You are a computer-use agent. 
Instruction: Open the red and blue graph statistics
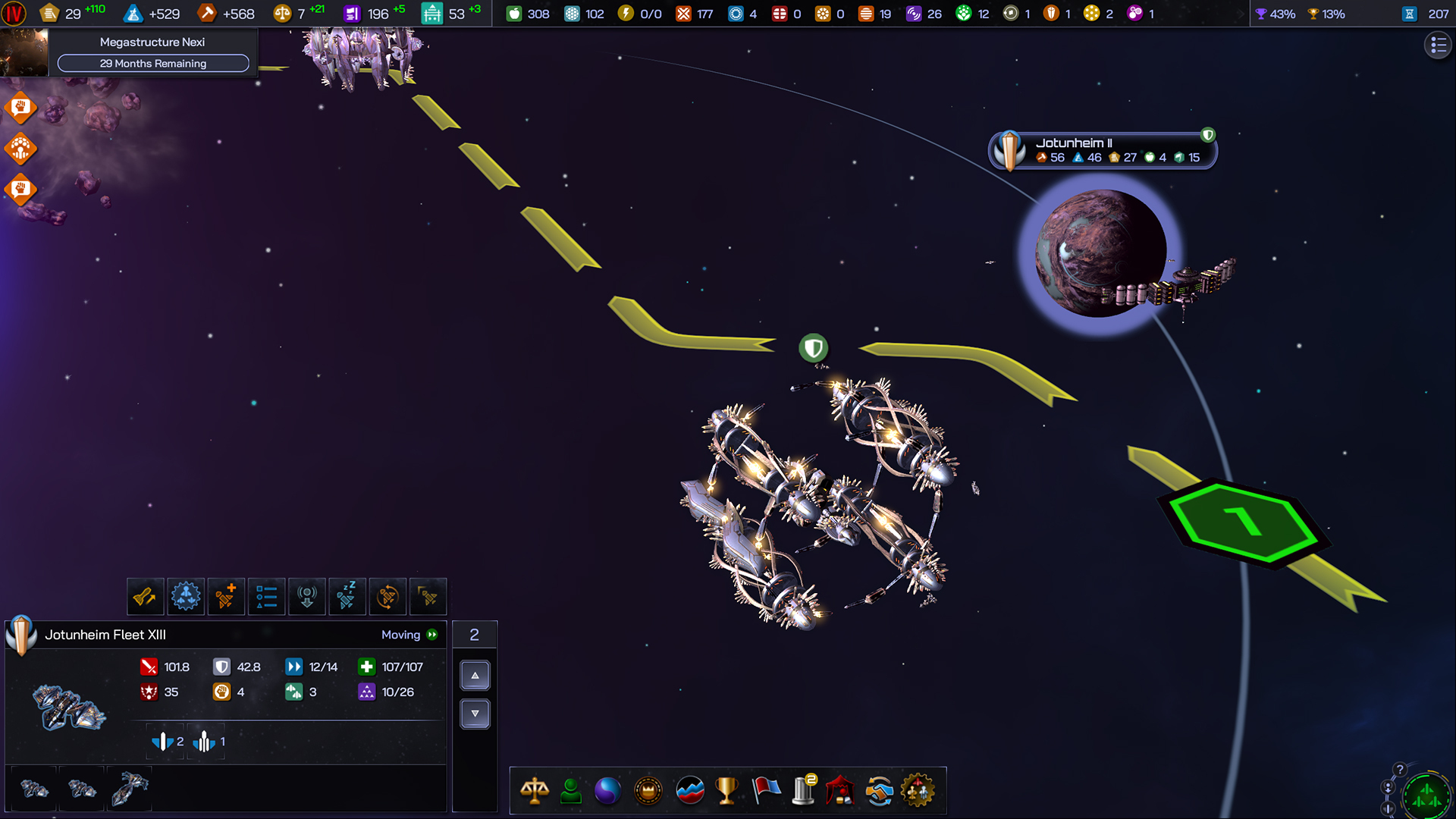tap(689, 791)
